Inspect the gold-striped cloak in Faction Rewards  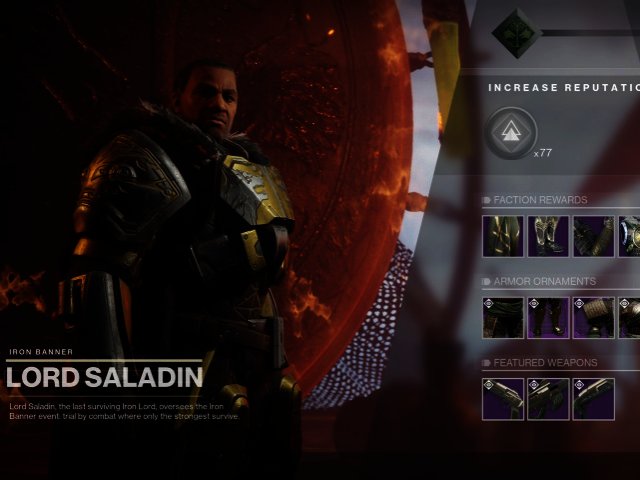click(503, 236)
